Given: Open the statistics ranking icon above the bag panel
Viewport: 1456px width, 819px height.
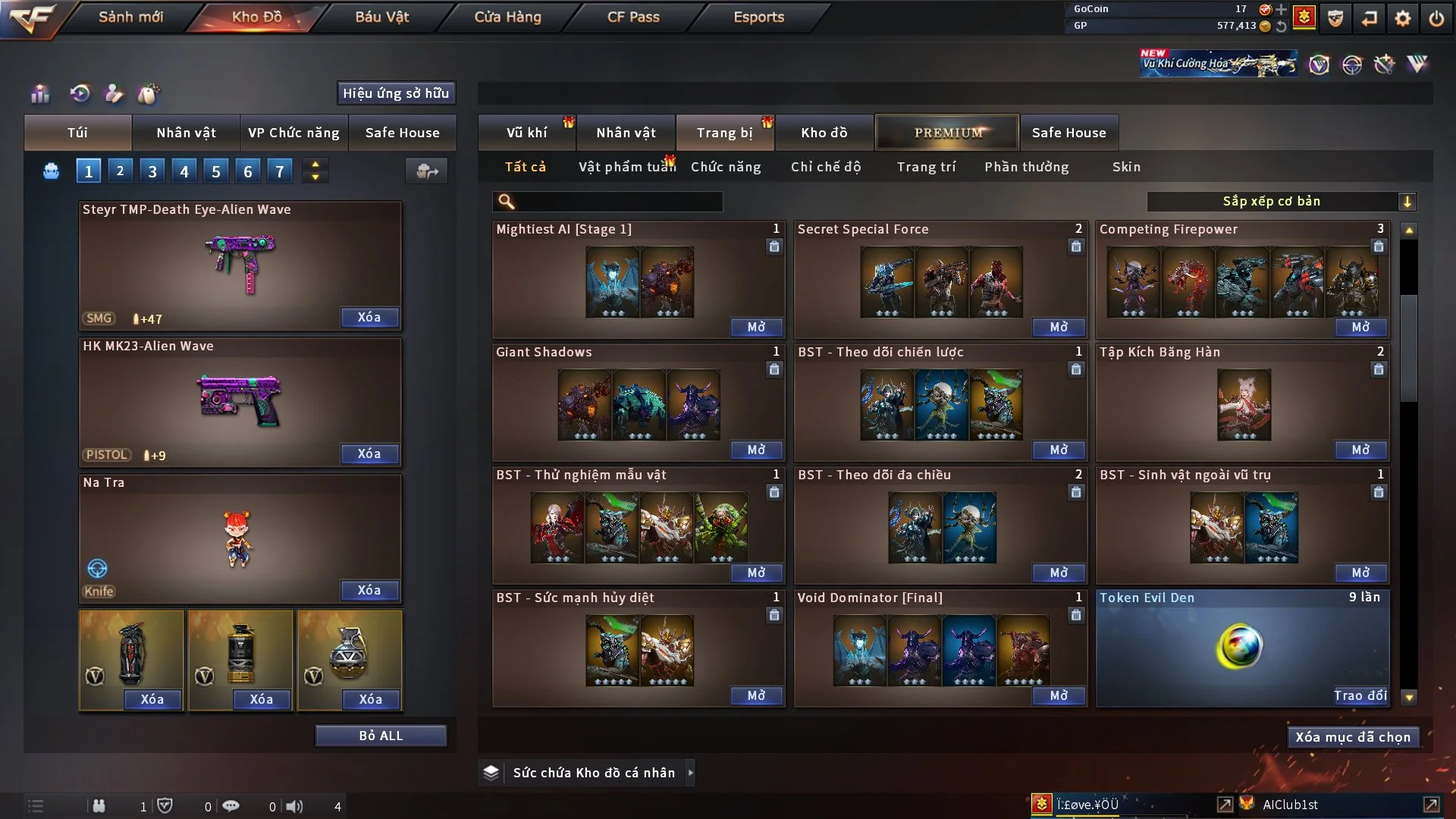Looking at the screenshot, I should tap(39, 93).
